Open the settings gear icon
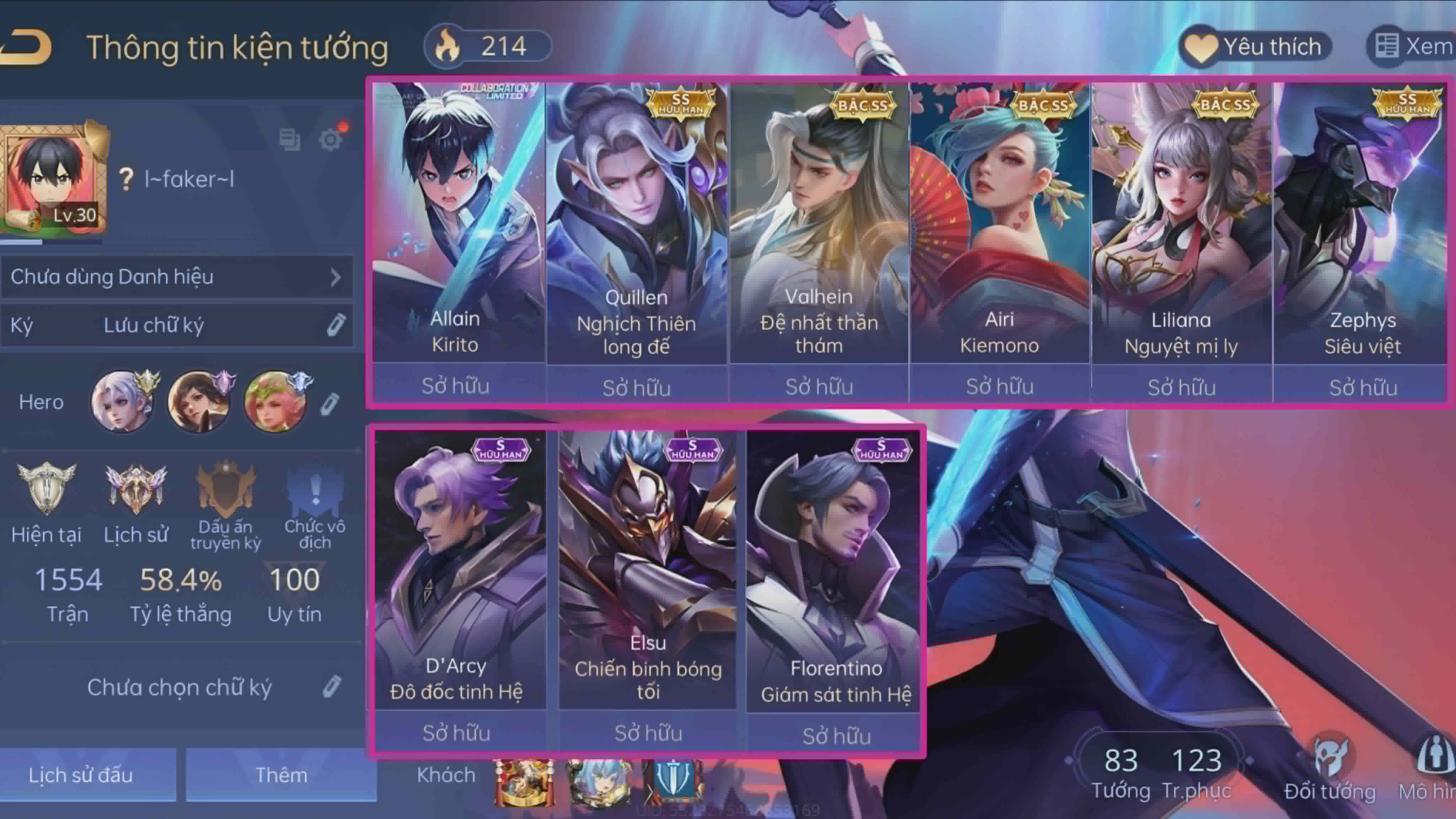Screen dimensions: 1456x819 (x=331, y=139)
